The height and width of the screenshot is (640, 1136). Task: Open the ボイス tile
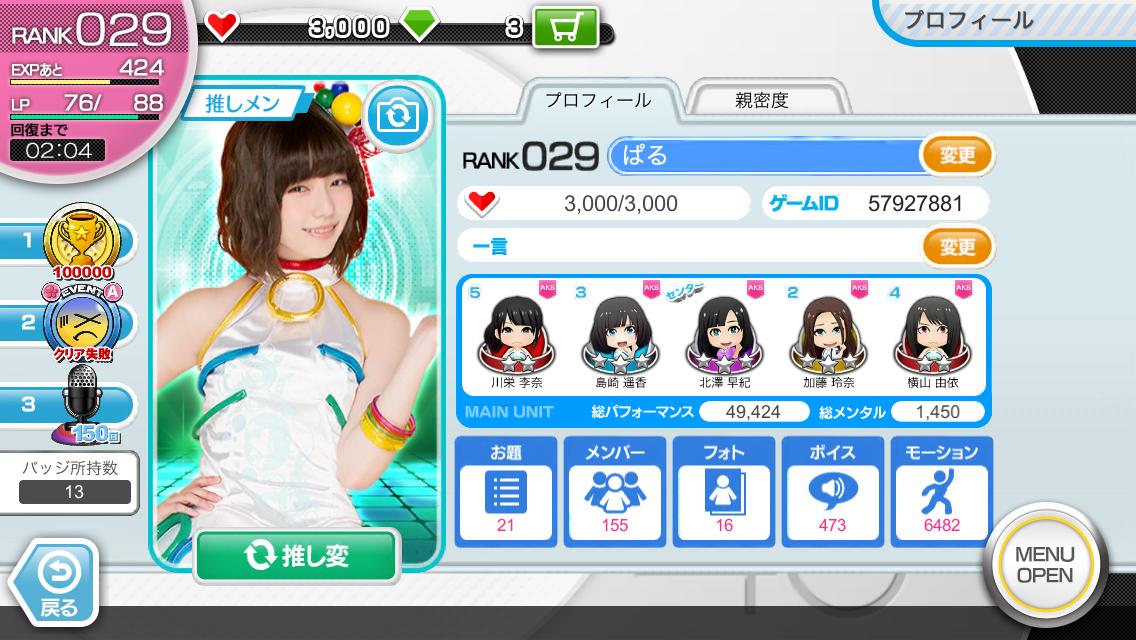coord(832,491)
